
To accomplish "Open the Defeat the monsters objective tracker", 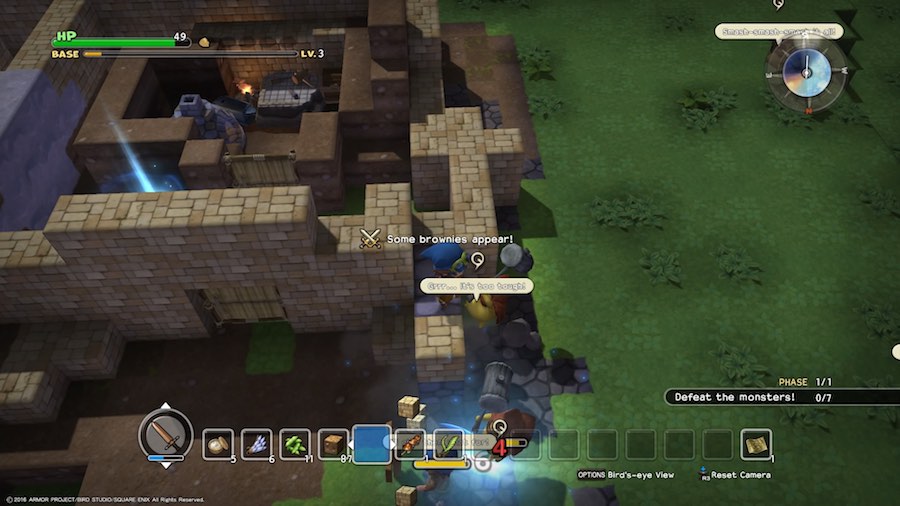I will [760, 397].
